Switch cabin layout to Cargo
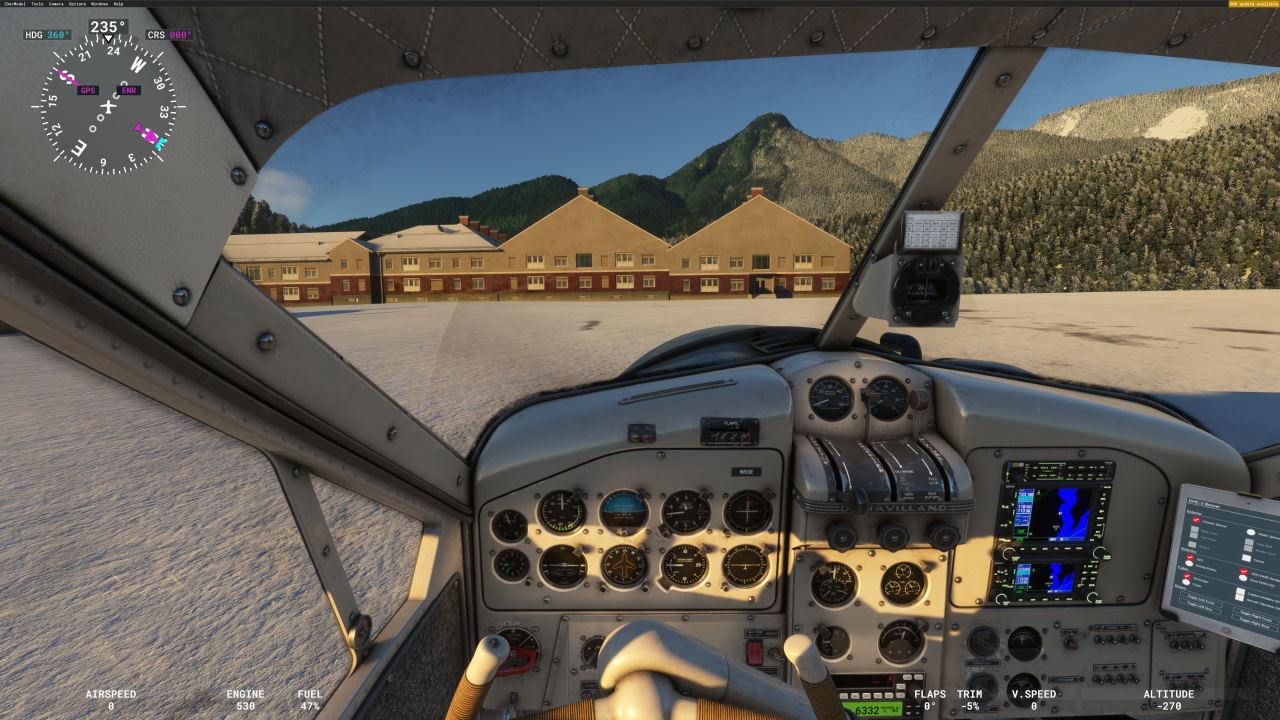The height and width of the screenshot is (720, 1280). (x=1186, y=582)
